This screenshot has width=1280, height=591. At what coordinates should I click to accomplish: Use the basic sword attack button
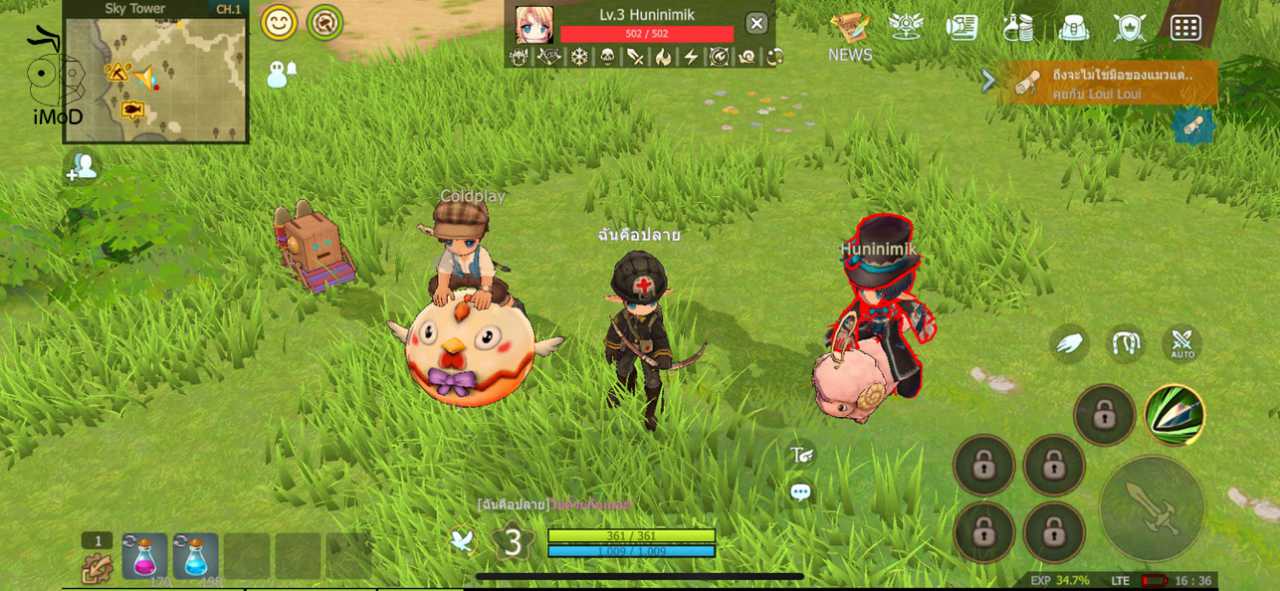point(1151,508)
